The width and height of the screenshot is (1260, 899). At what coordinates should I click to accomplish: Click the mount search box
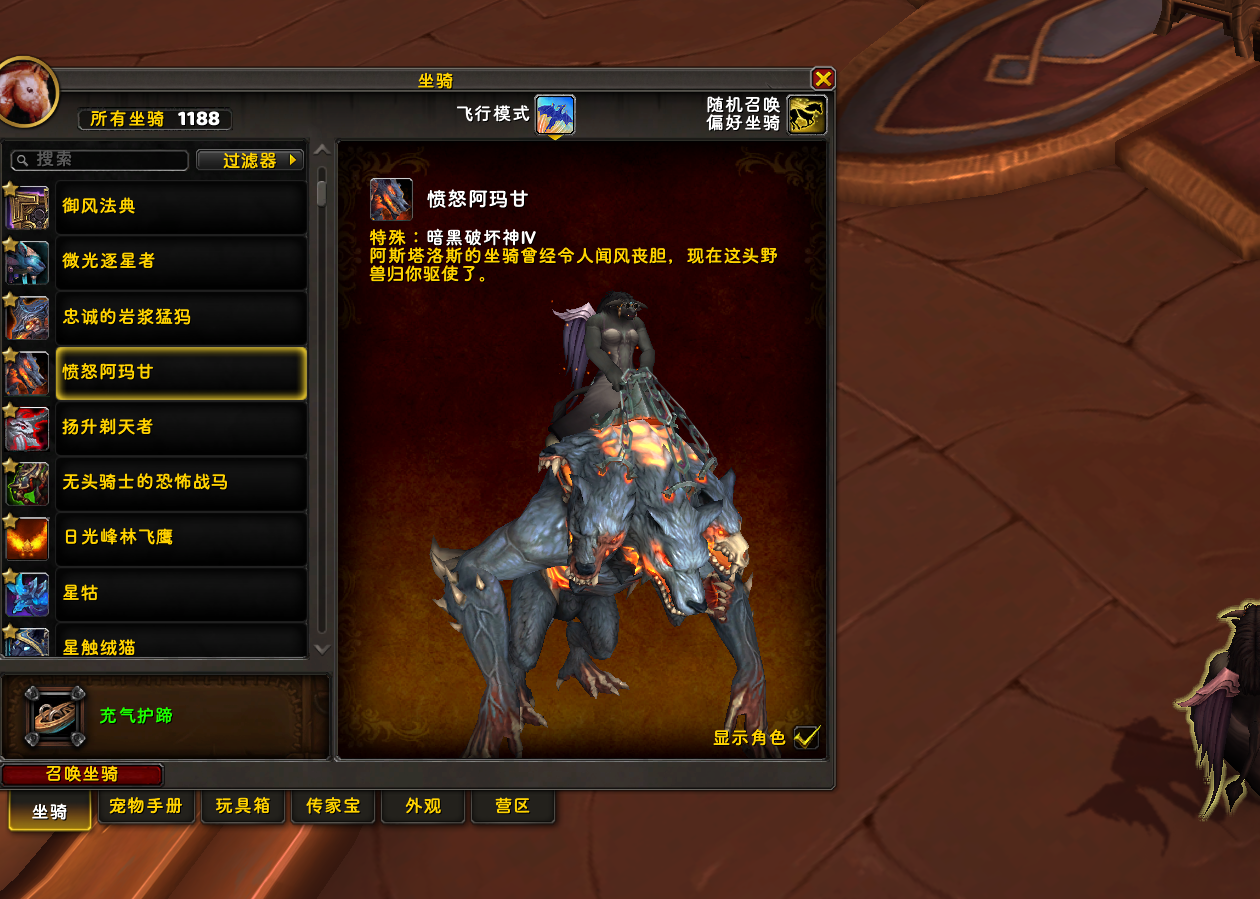100,160
